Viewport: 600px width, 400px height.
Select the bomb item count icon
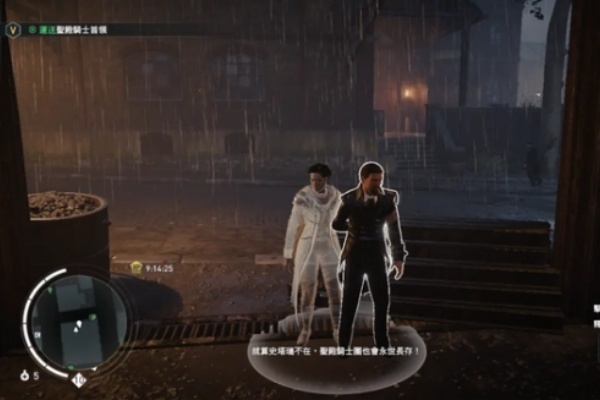pyautogui.click(x=24, y=375)
